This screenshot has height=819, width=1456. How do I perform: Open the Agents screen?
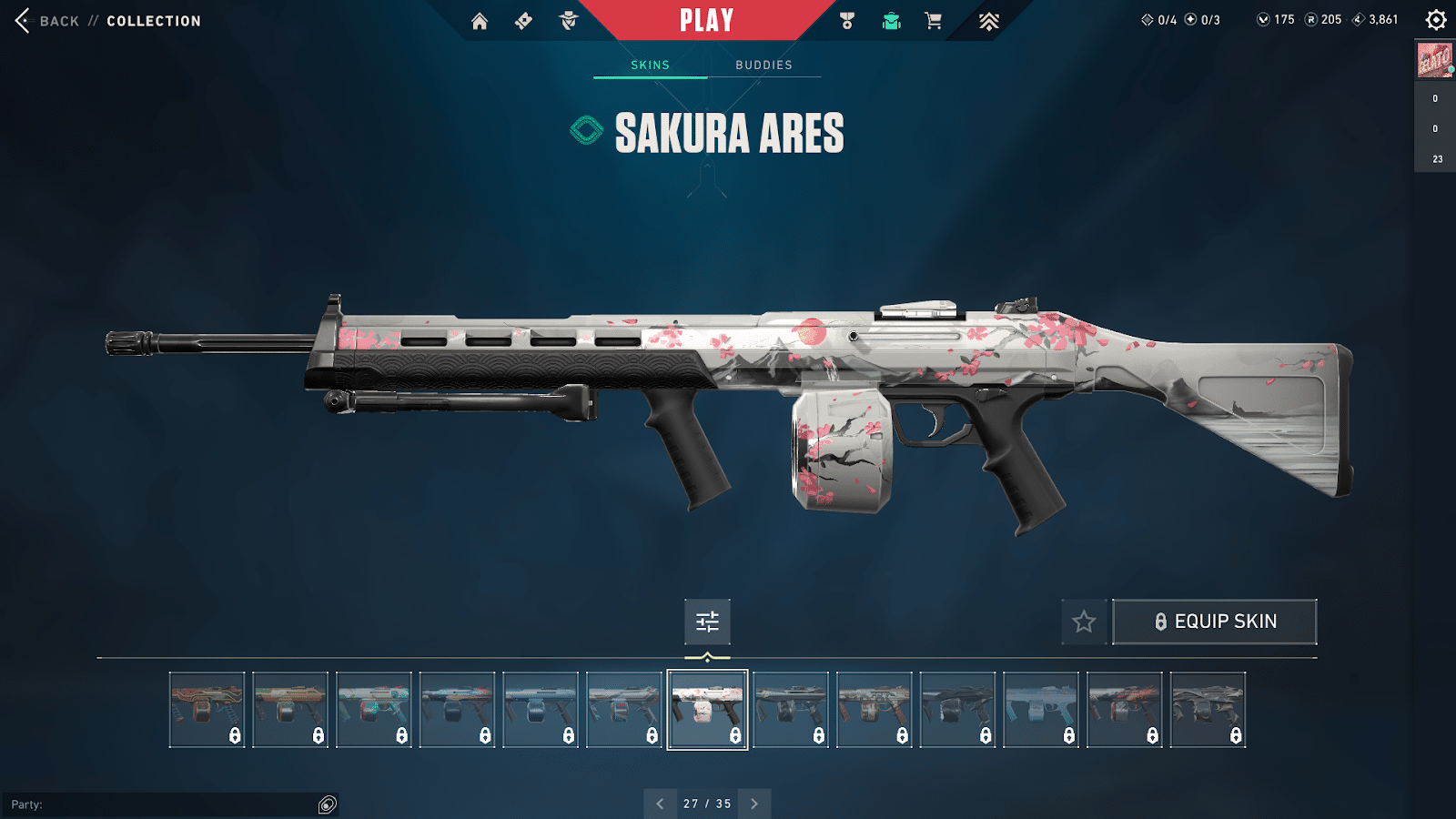569,20
